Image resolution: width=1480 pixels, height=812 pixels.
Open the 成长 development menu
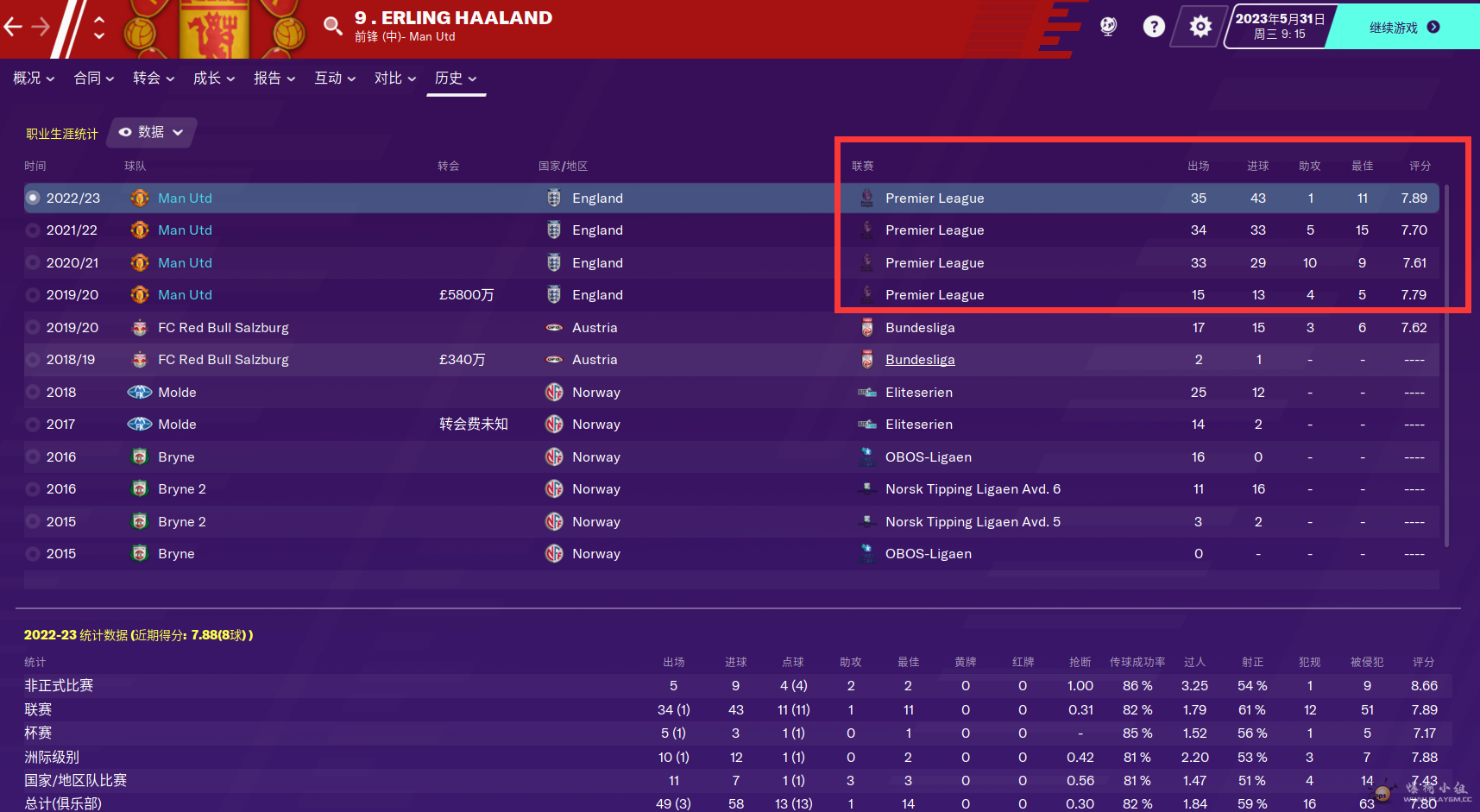214,79
